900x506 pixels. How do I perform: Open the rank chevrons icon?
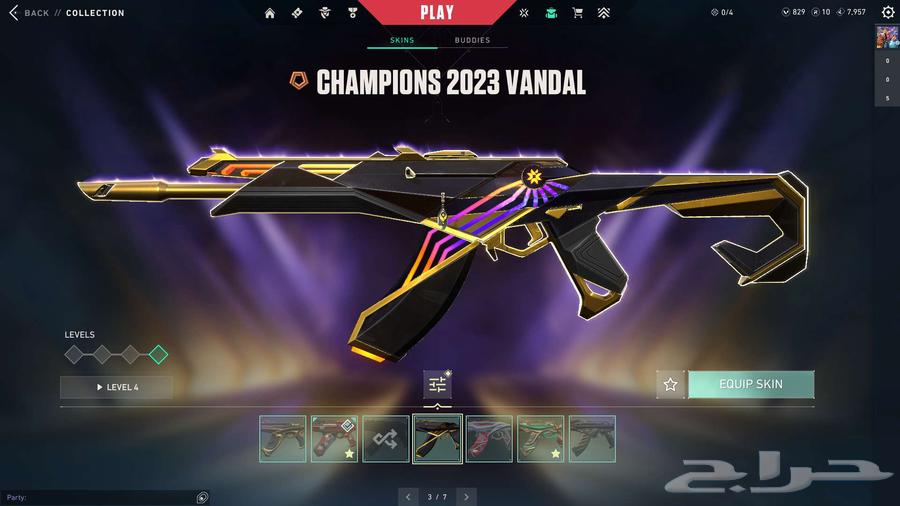(x=603, y=13)
